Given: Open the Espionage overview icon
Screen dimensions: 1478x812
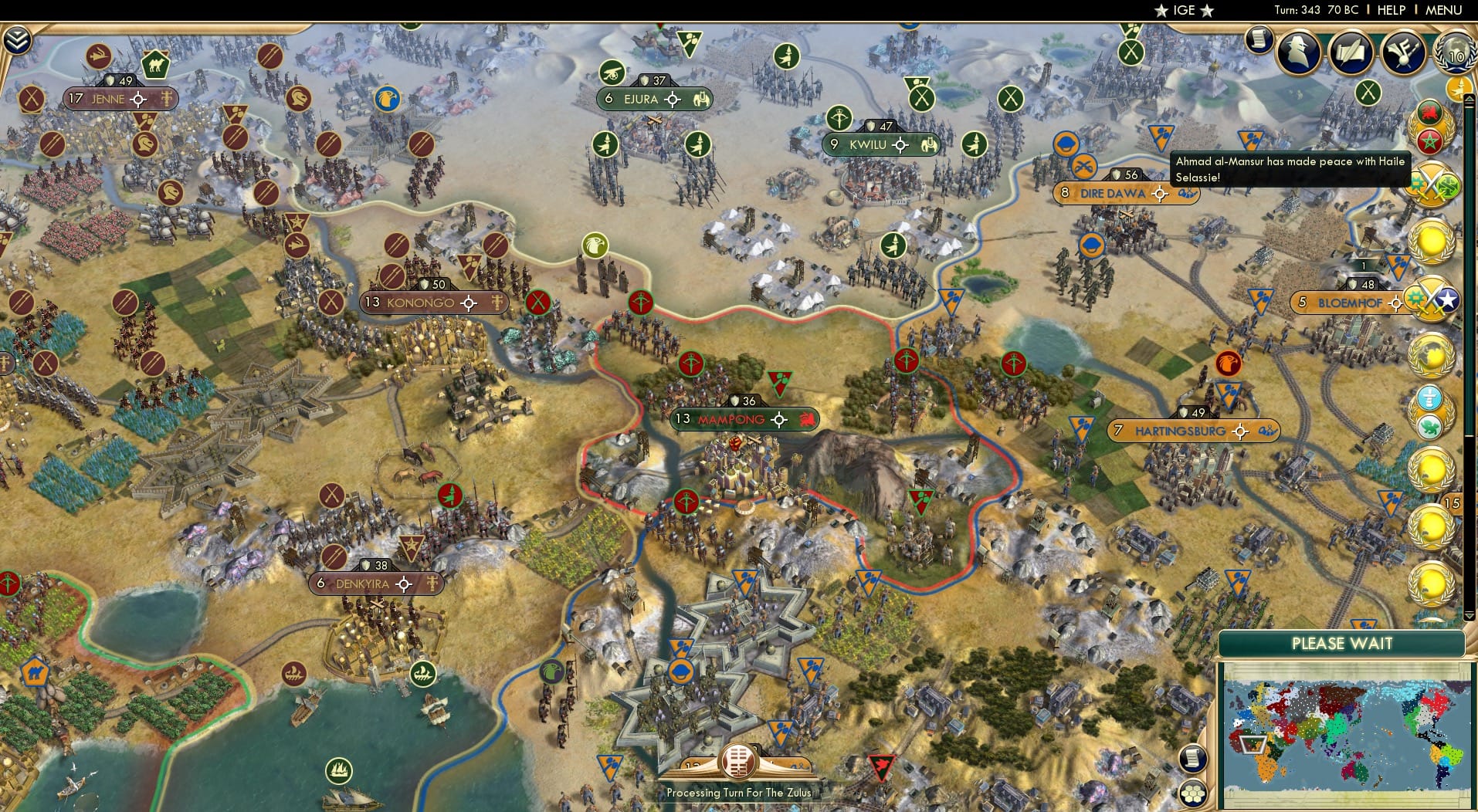Looking at the screenshot, I should pos(1297,52).
